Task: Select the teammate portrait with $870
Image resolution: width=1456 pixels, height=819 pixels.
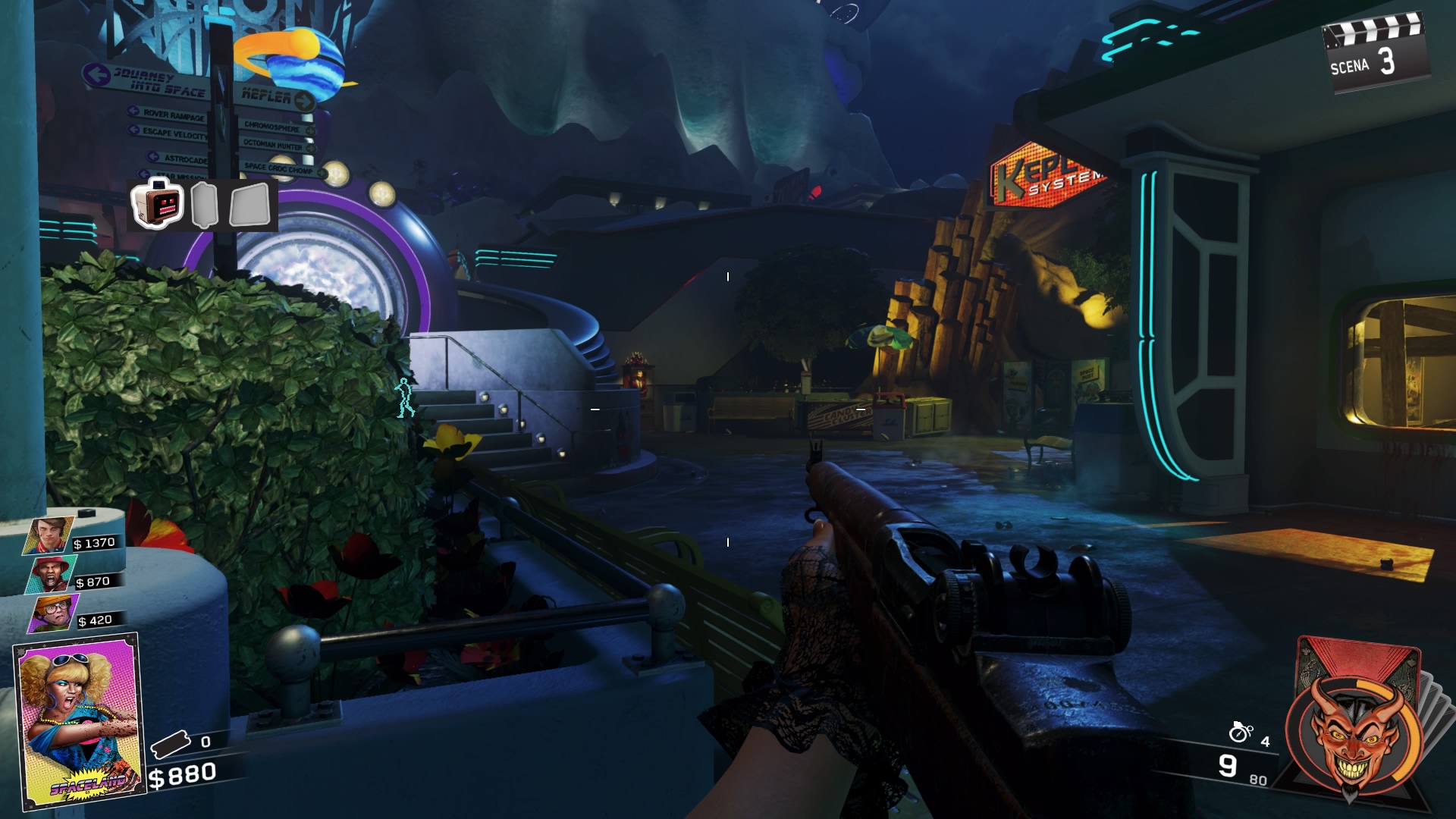Action: coord(51,575)
